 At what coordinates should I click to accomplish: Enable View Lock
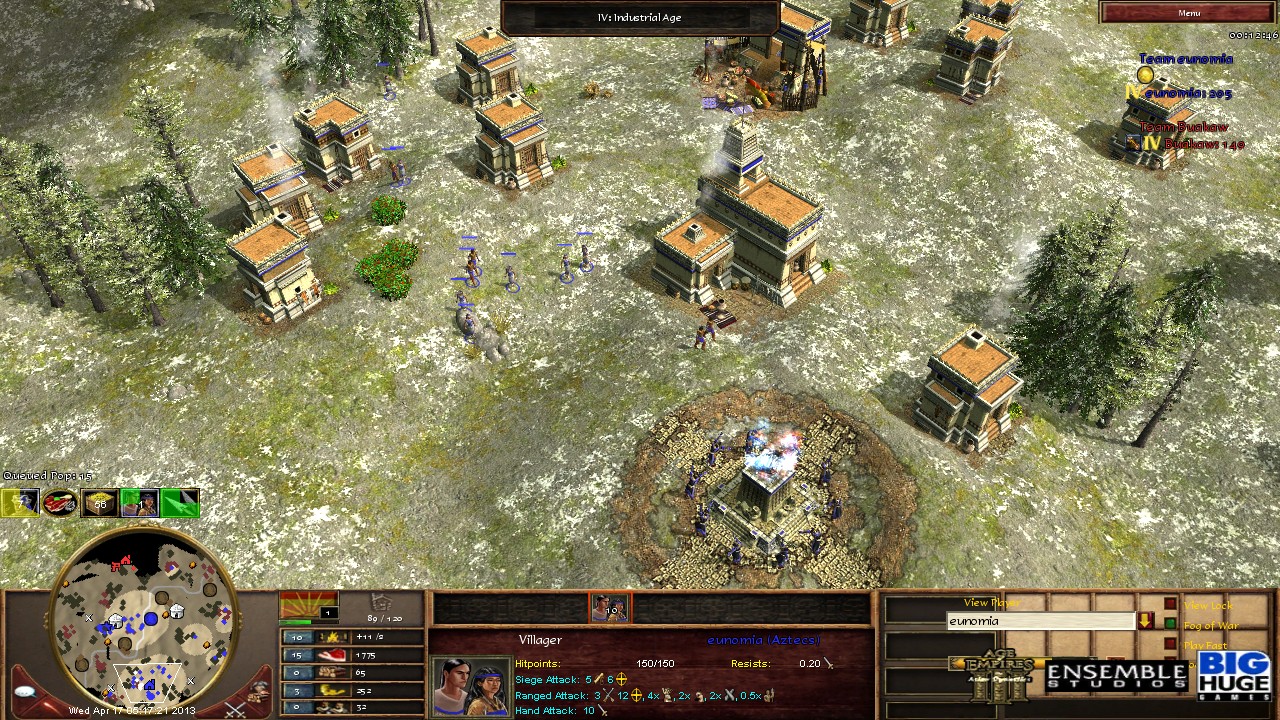click(1170, 604)
